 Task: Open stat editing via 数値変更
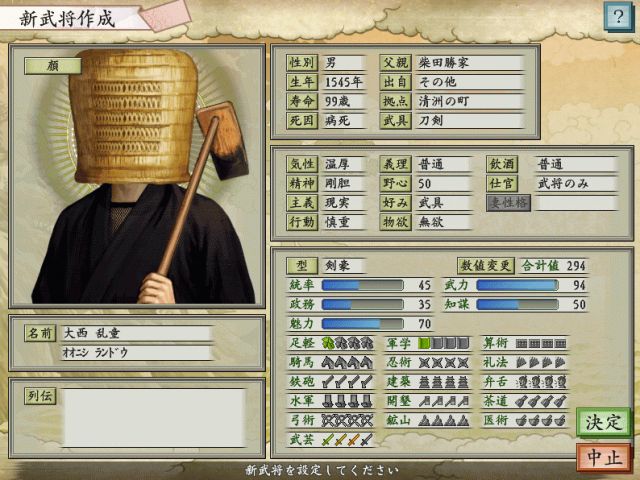coord(486,266)
